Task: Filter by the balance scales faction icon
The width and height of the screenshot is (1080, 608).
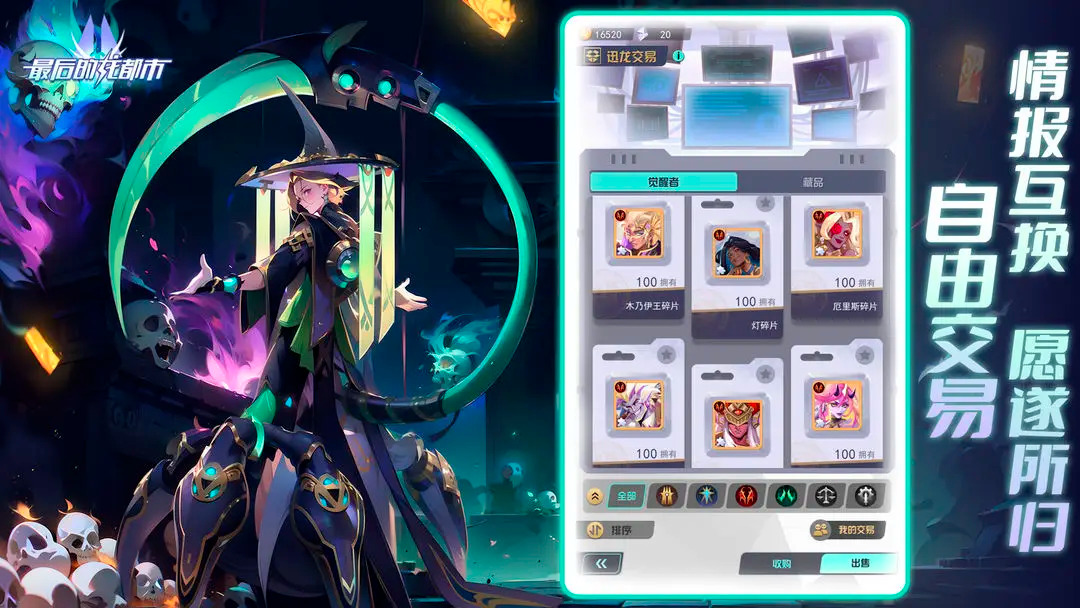Action: coord(826,495)
